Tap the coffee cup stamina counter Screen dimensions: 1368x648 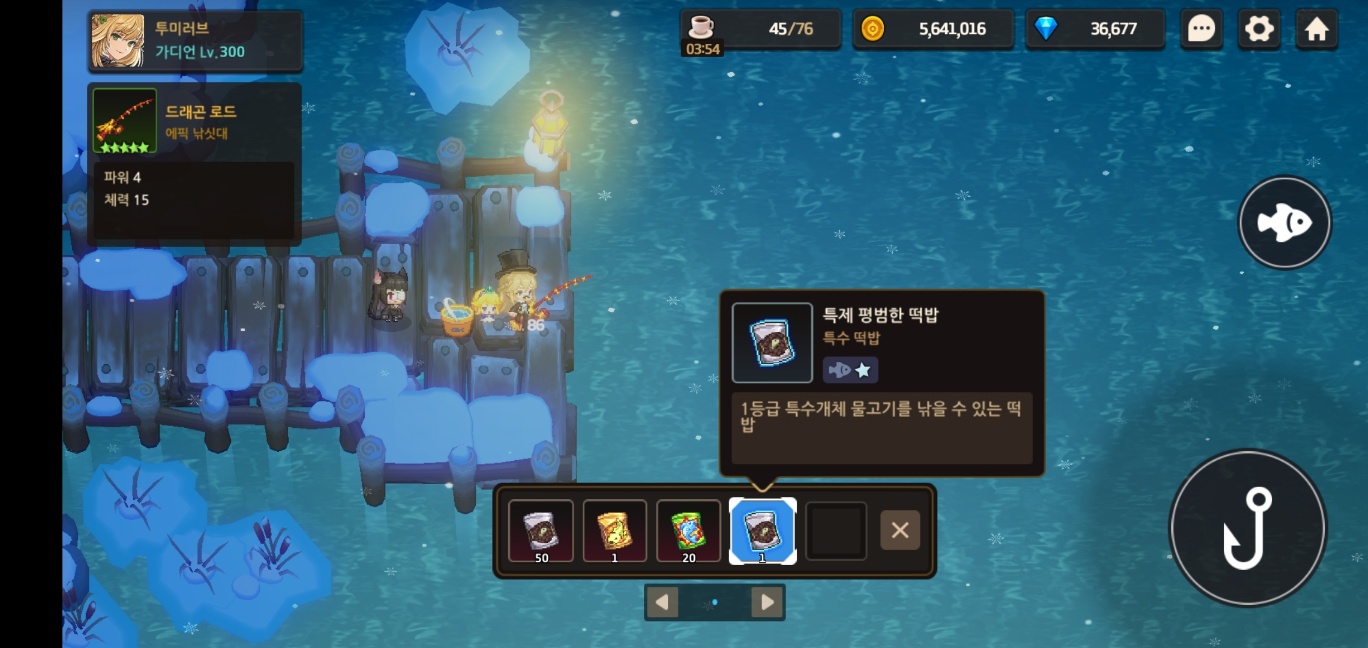[758, 29]
